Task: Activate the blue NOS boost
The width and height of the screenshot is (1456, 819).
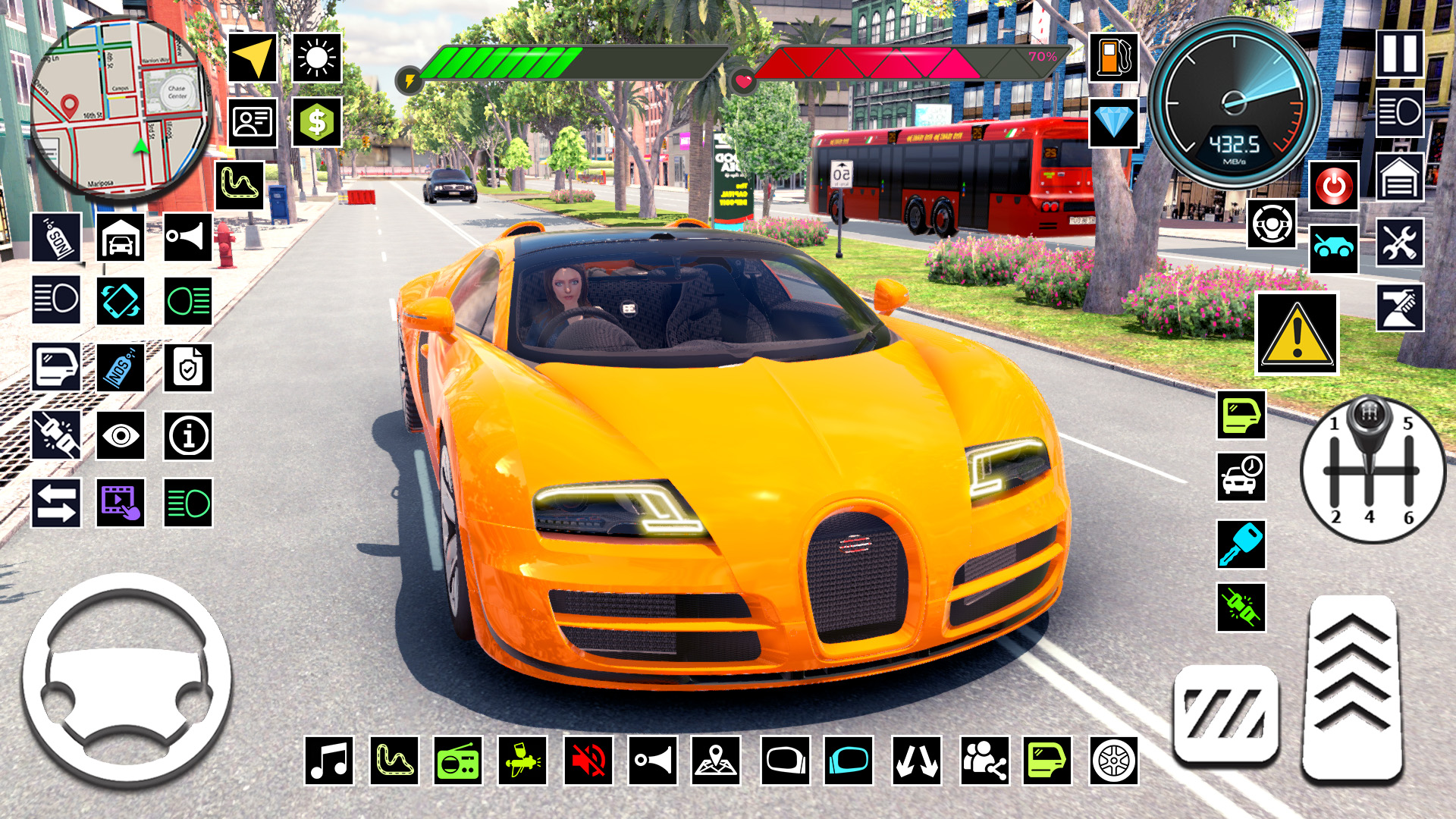Action: tap(120, 366)
